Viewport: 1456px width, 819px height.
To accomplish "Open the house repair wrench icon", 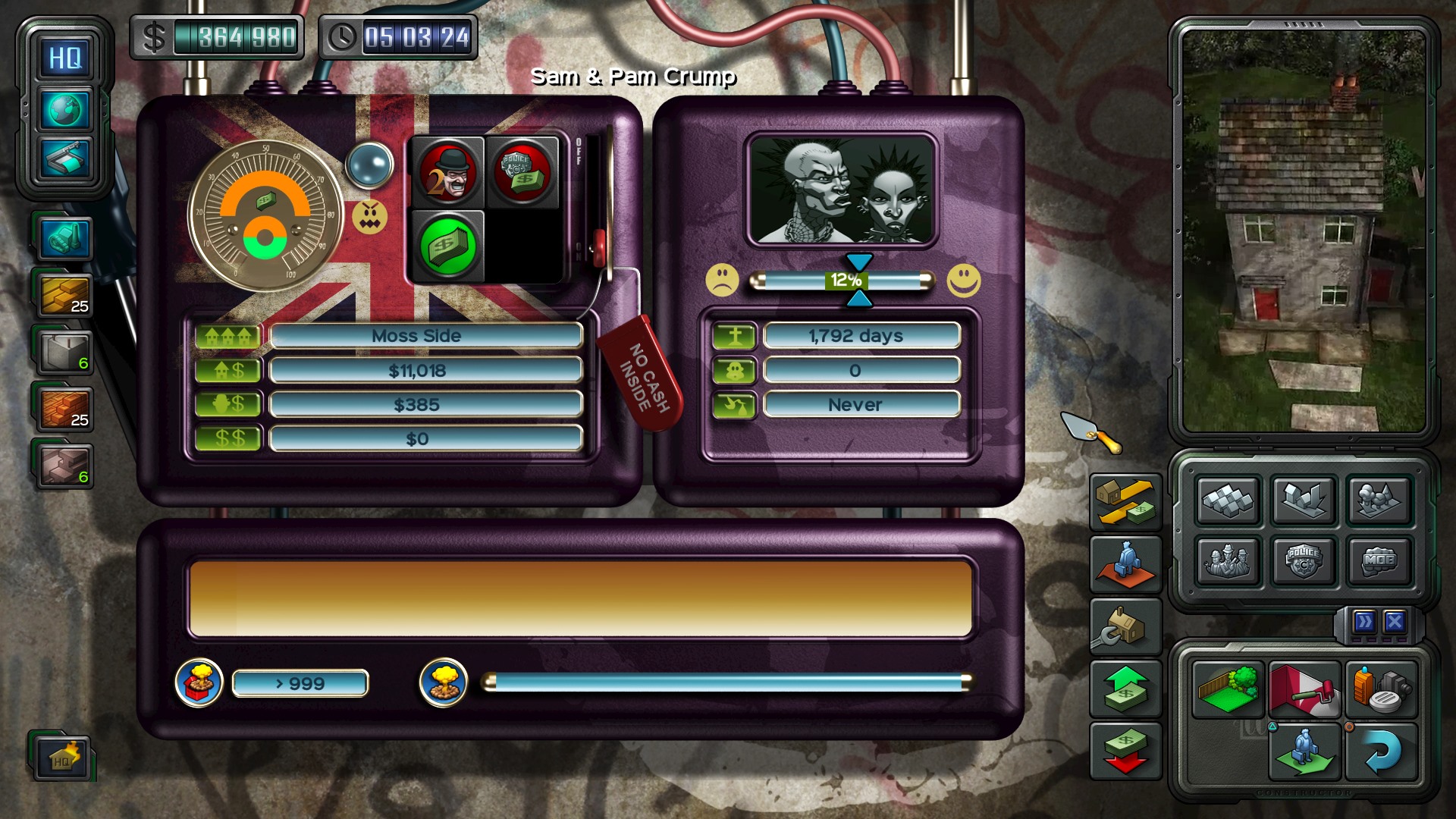I will pyautogui.click(x=1125, y=626).
